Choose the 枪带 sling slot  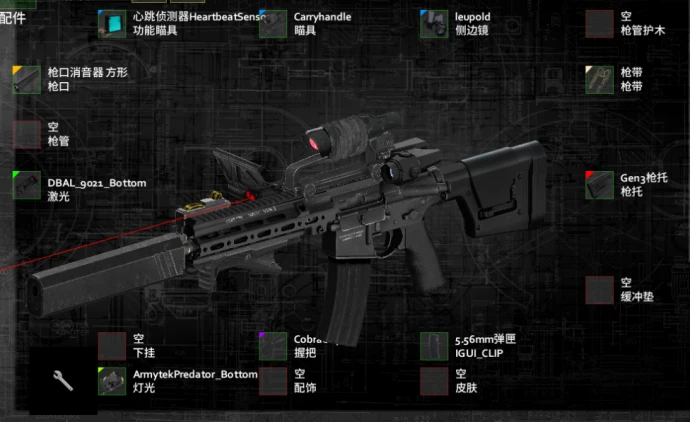point(599,79)
